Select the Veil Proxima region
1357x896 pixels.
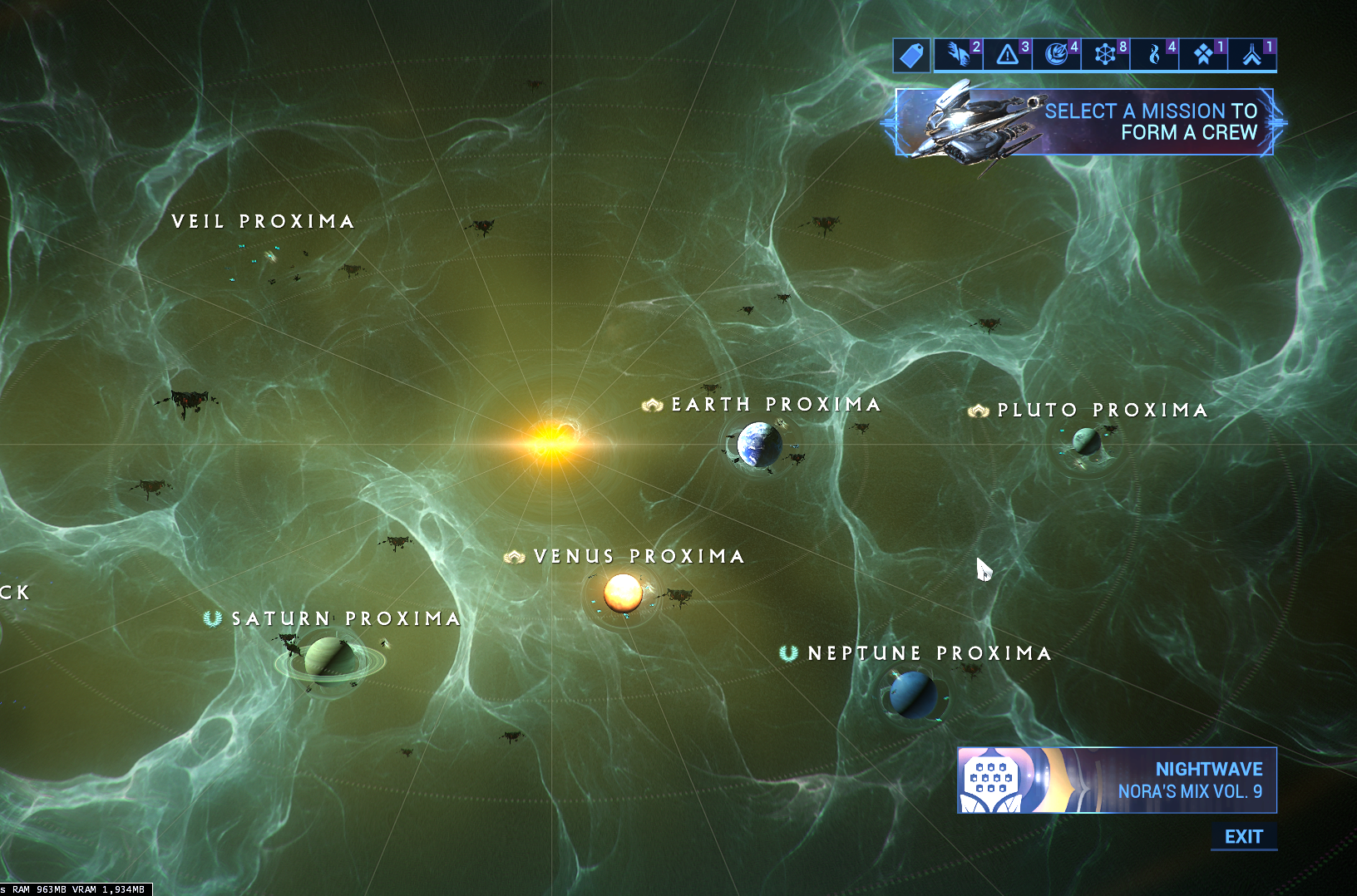[264, 222]
